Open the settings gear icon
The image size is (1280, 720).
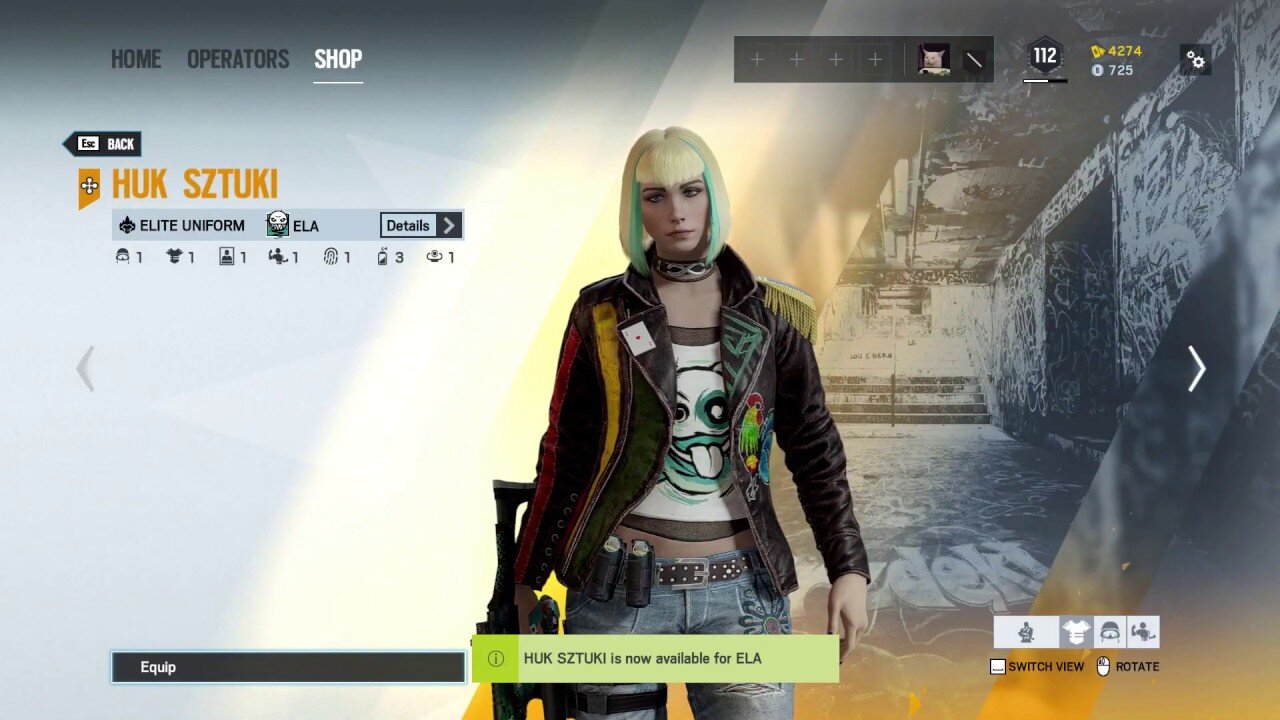coord(1195,60)
